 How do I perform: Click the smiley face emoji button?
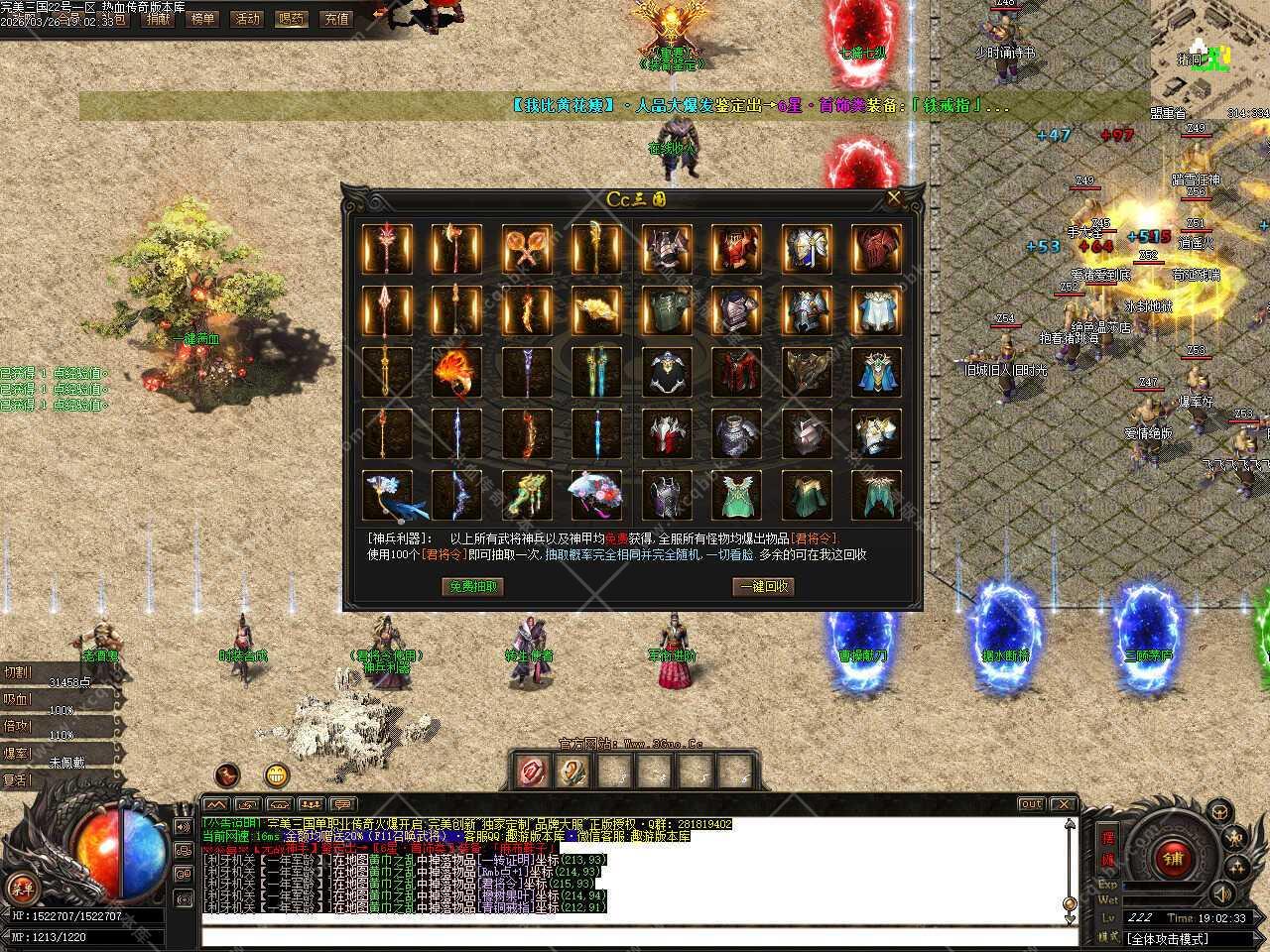[277, 774]
